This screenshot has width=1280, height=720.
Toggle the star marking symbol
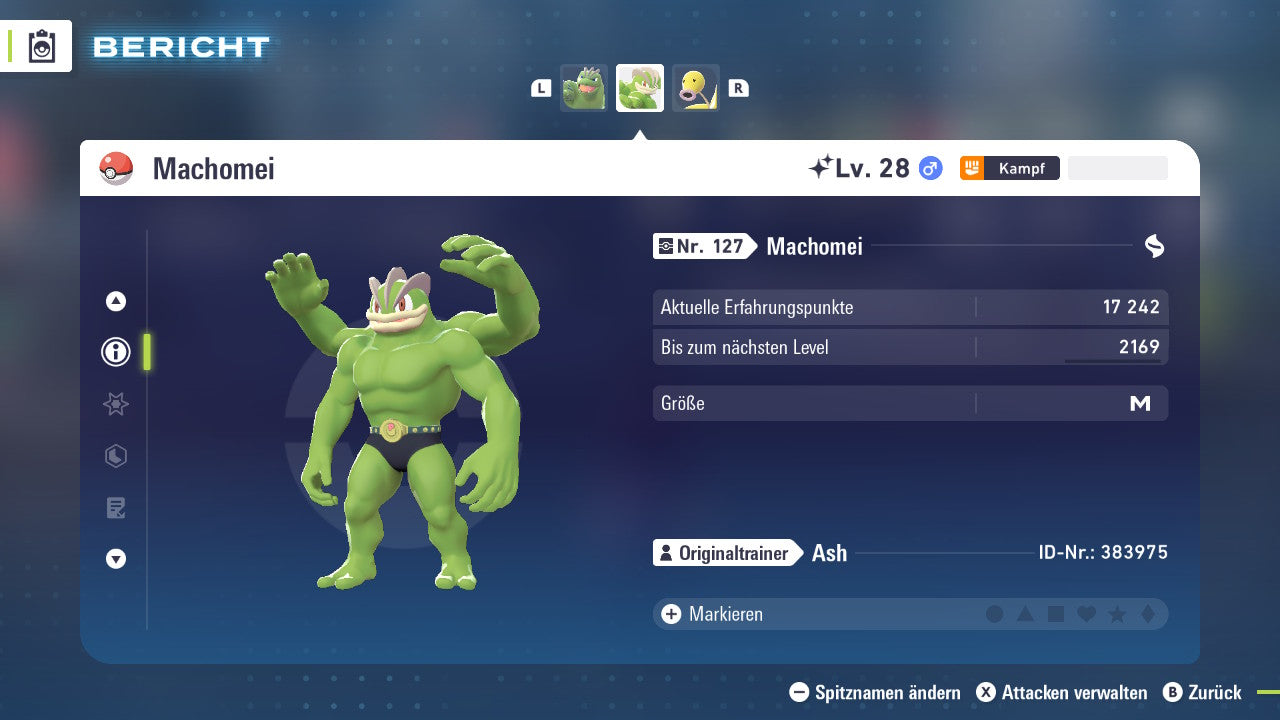tap(1119, 614)
